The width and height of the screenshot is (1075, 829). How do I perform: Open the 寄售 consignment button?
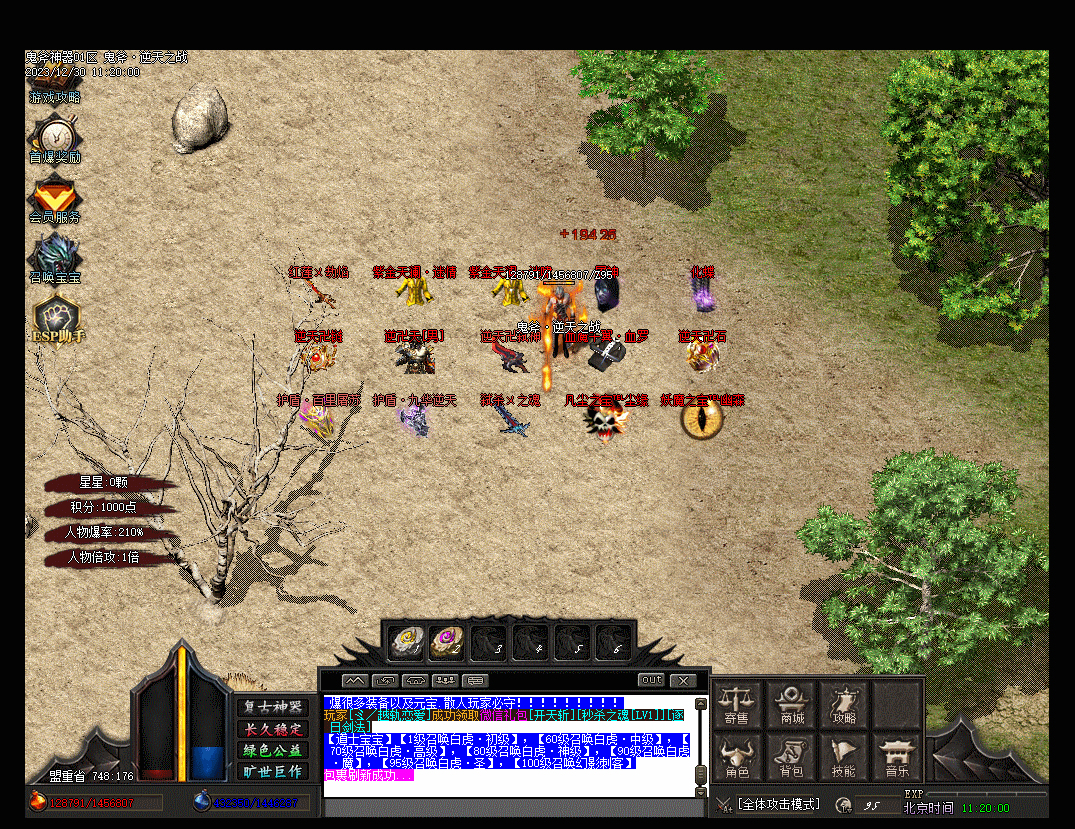pyautogui.click(x=737, y=704)
